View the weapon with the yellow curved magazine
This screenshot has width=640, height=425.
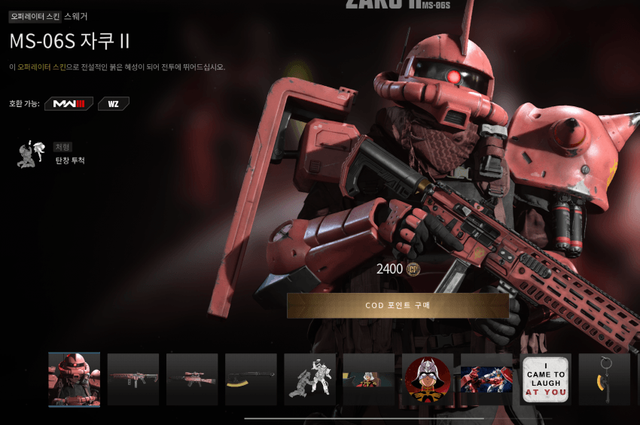(x=250, y=379)
